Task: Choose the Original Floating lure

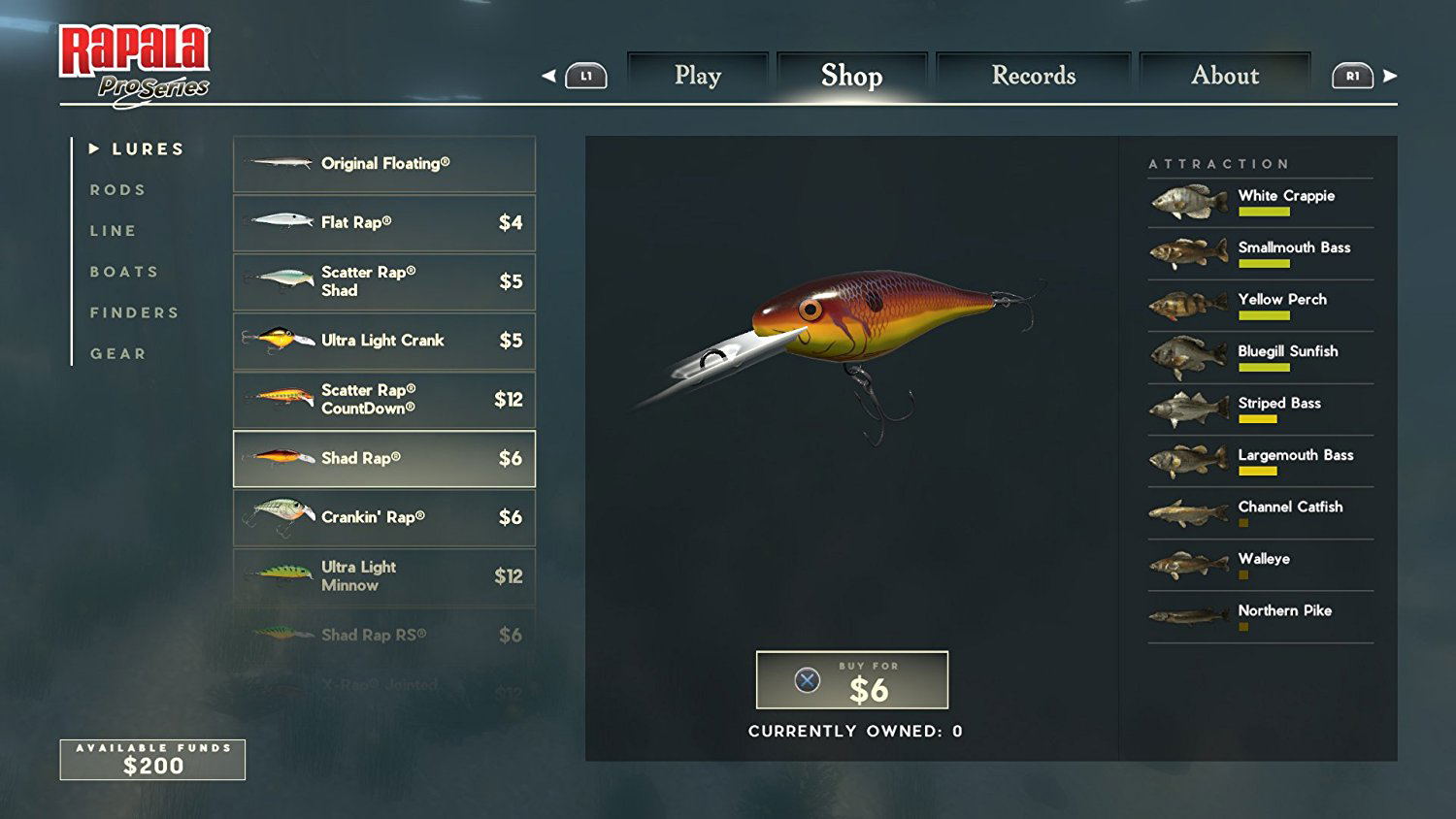Action: click(x=384, y=164)
